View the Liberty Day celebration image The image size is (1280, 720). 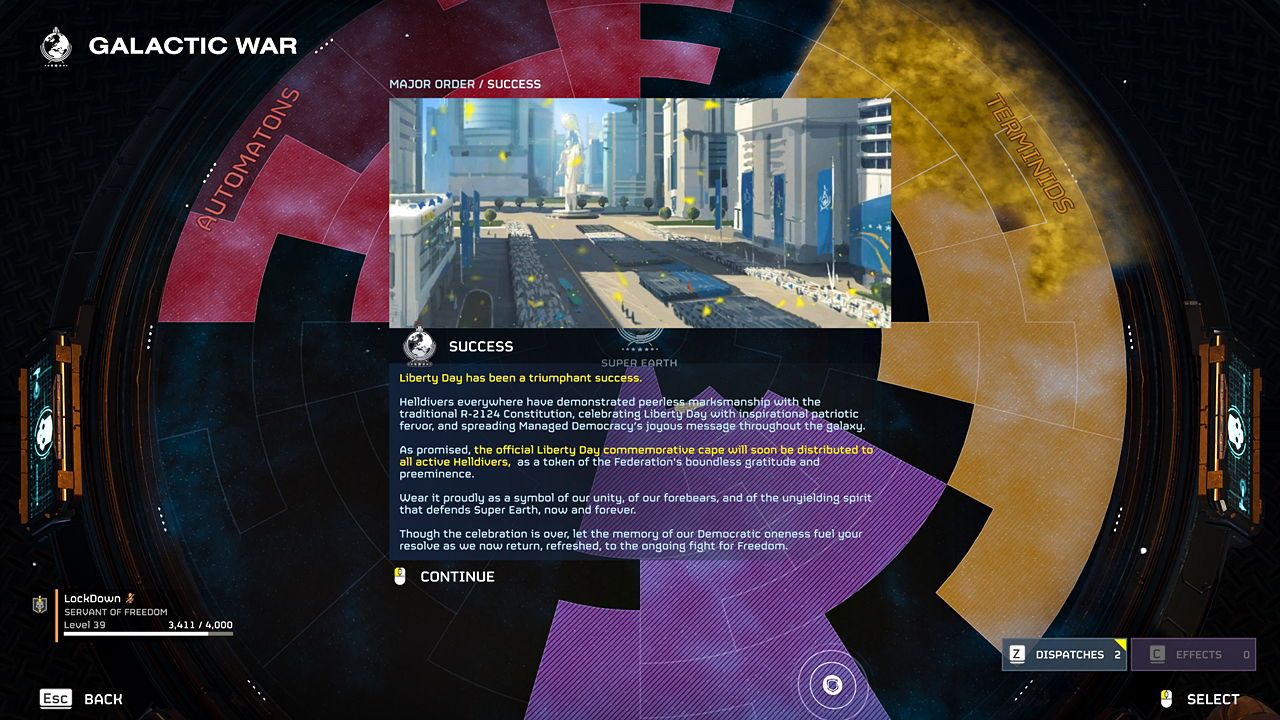click(x=640, y=212)
